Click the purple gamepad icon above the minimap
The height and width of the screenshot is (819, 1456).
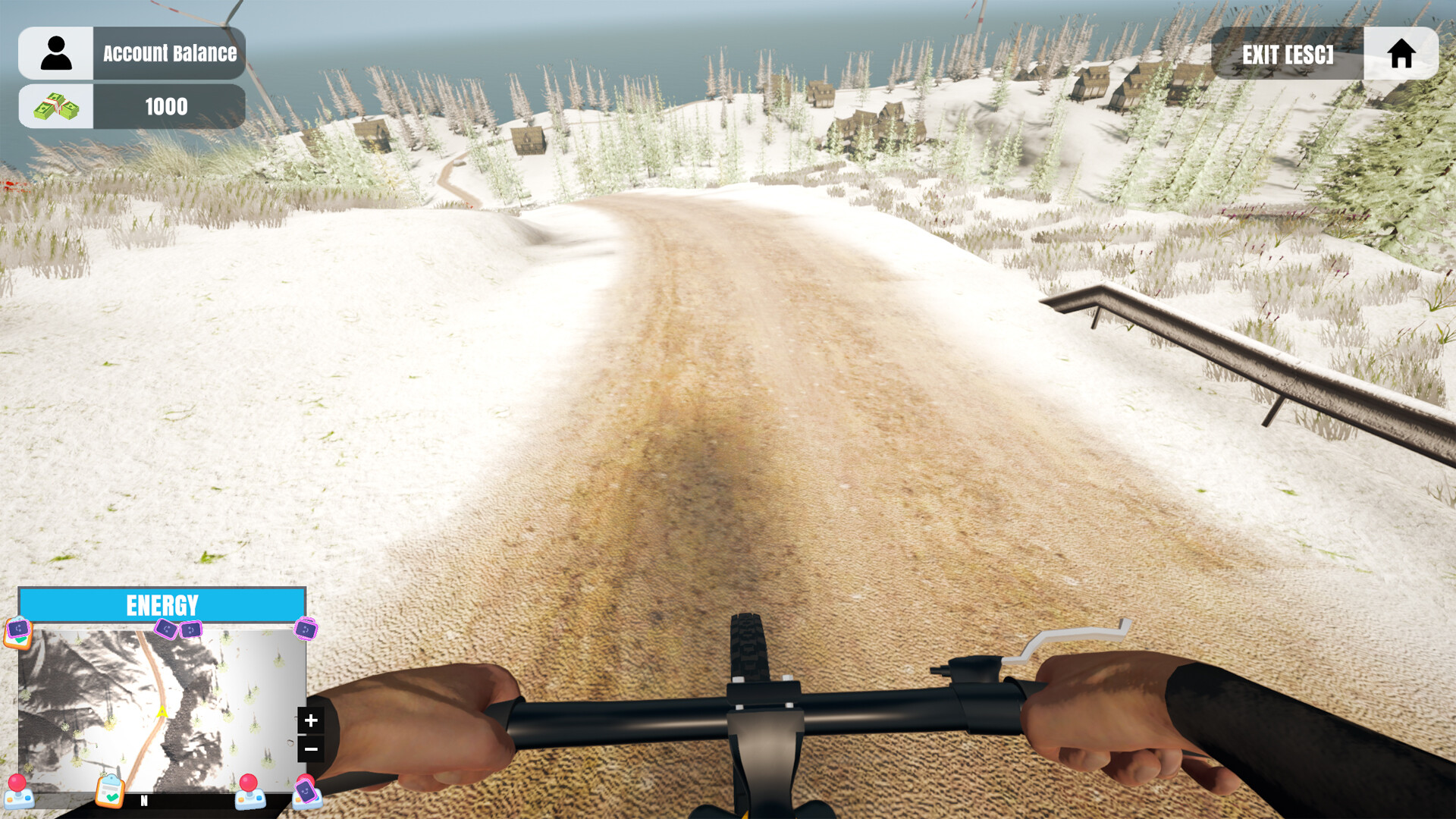[19, 628]
